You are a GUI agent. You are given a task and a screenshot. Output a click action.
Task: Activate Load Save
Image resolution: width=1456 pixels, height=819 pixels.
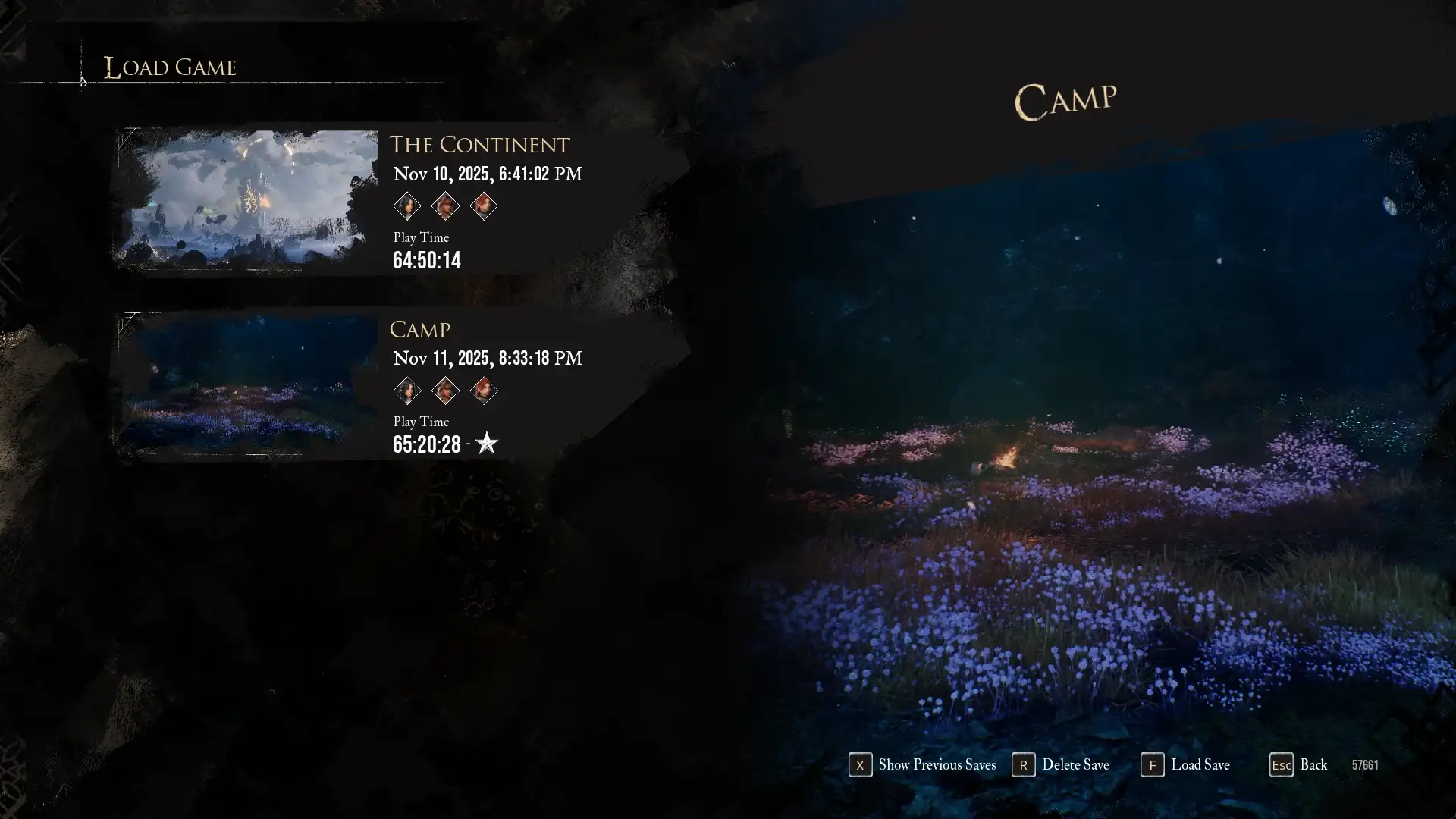tap(1186, 765)
